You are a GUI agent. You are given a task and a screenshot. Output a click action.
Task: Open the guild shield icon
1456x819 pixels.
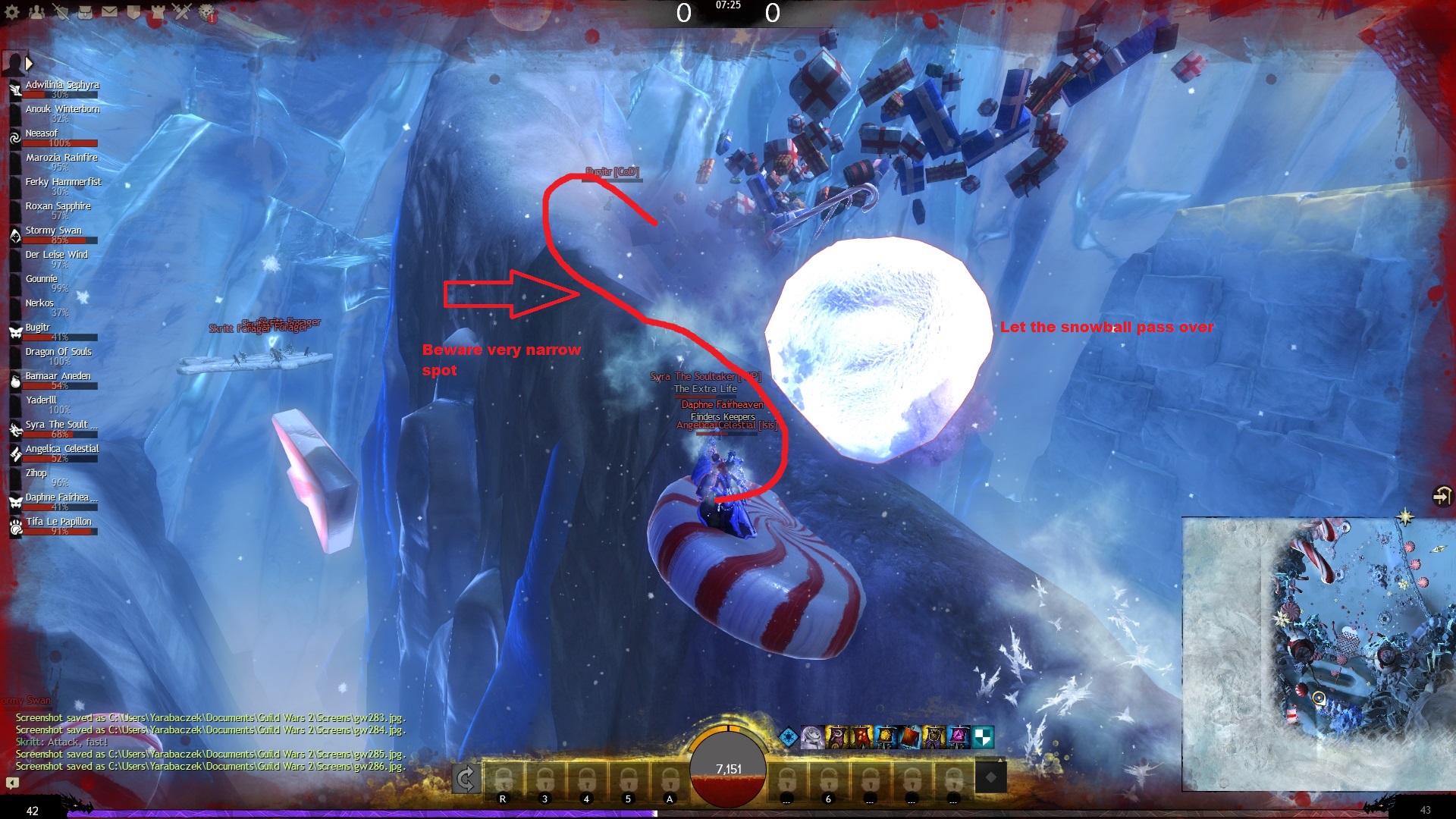tap(134, 12)
